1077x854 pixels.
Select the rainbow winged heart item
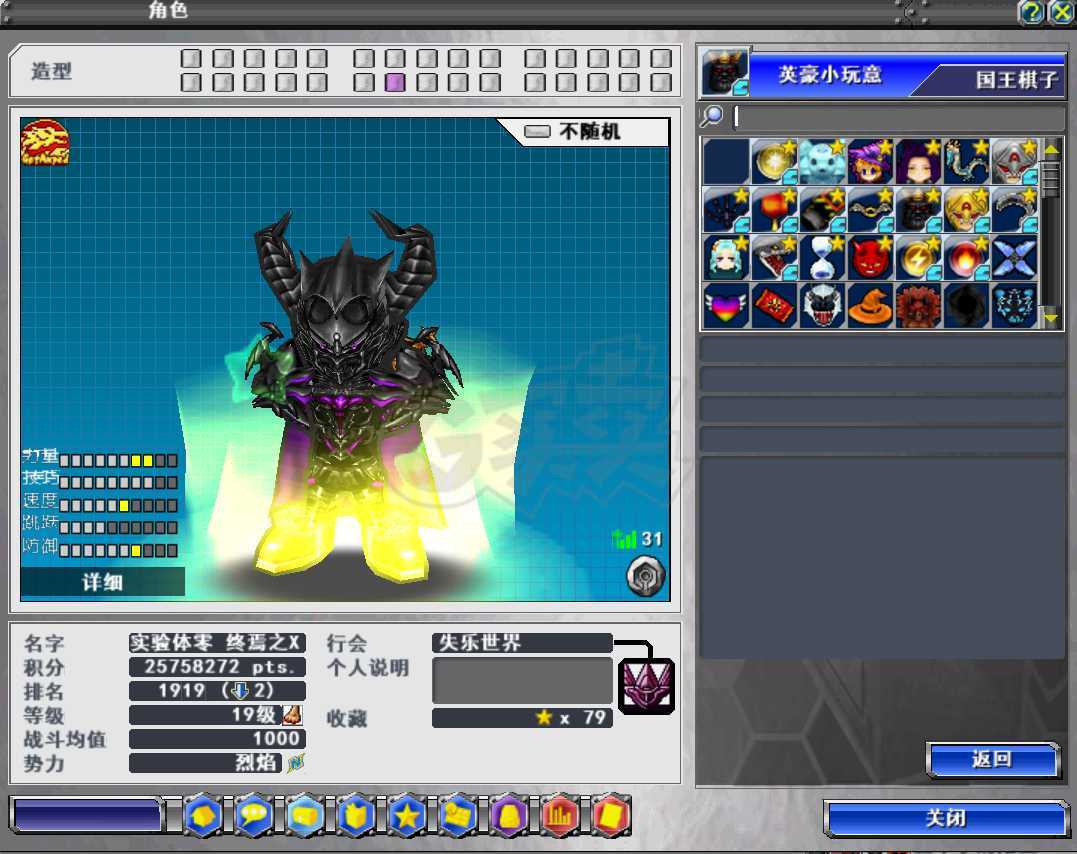[x=725, y=306]
